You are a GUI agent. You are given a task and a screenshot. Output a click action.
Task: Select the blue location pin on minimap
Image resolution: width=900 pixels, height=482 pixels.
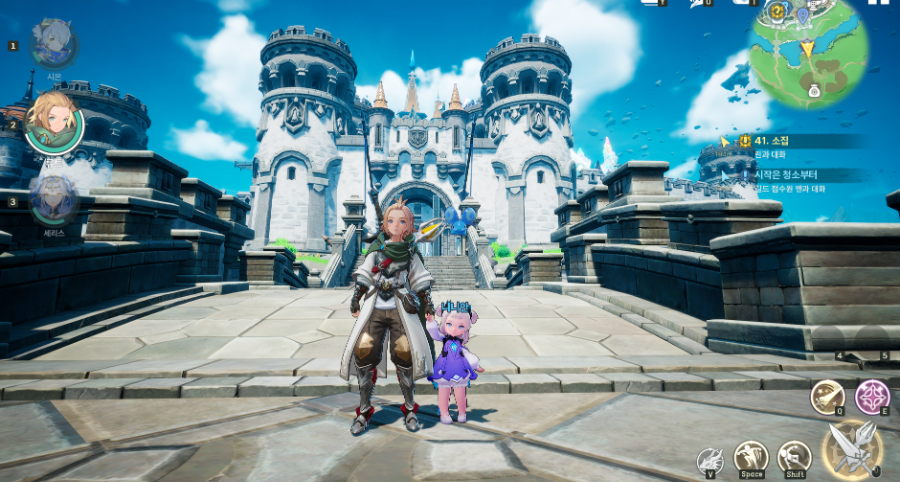pos(802,15)
